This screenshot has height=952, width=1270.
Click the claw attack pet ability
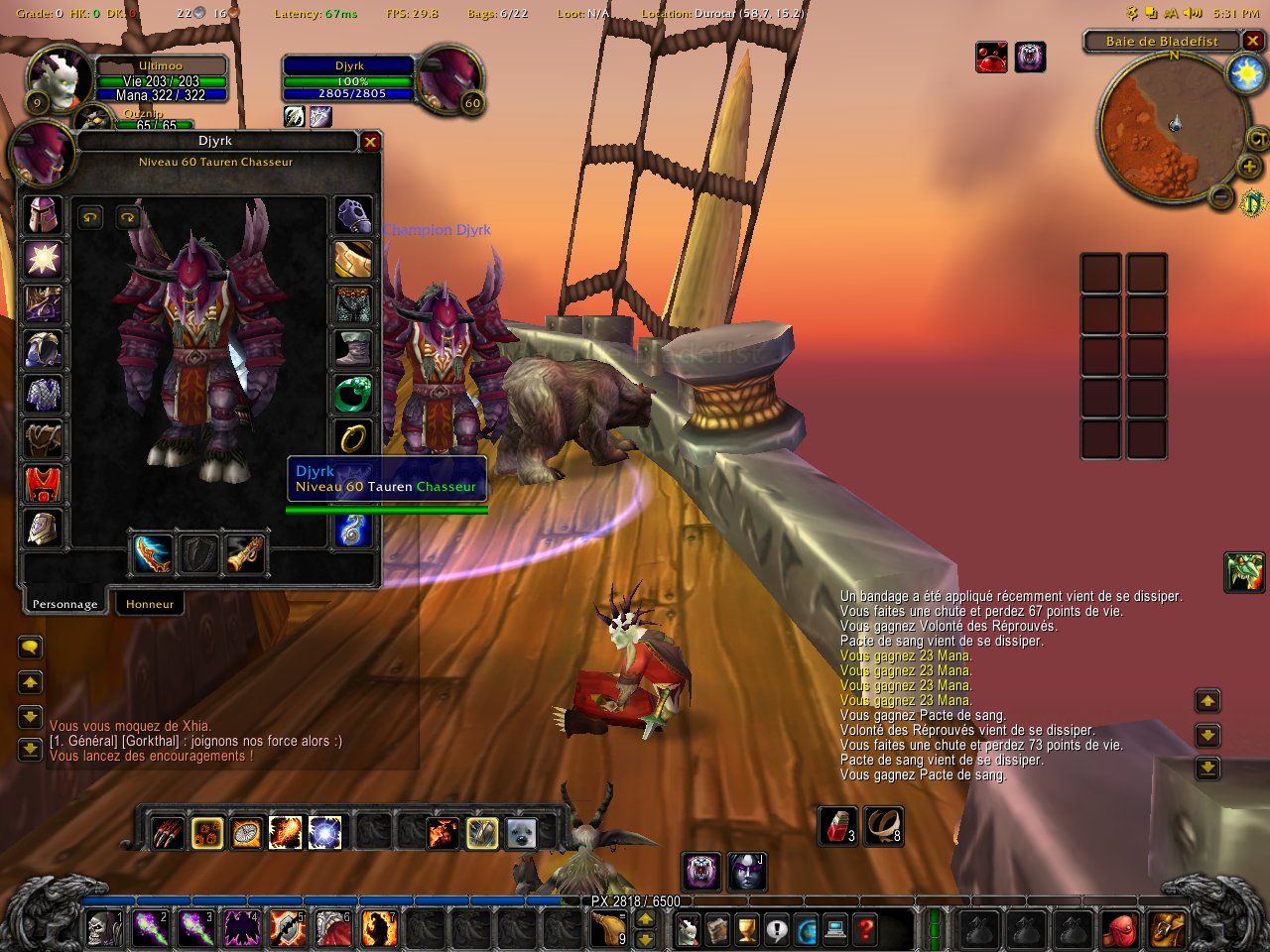(x=168, y=832)
